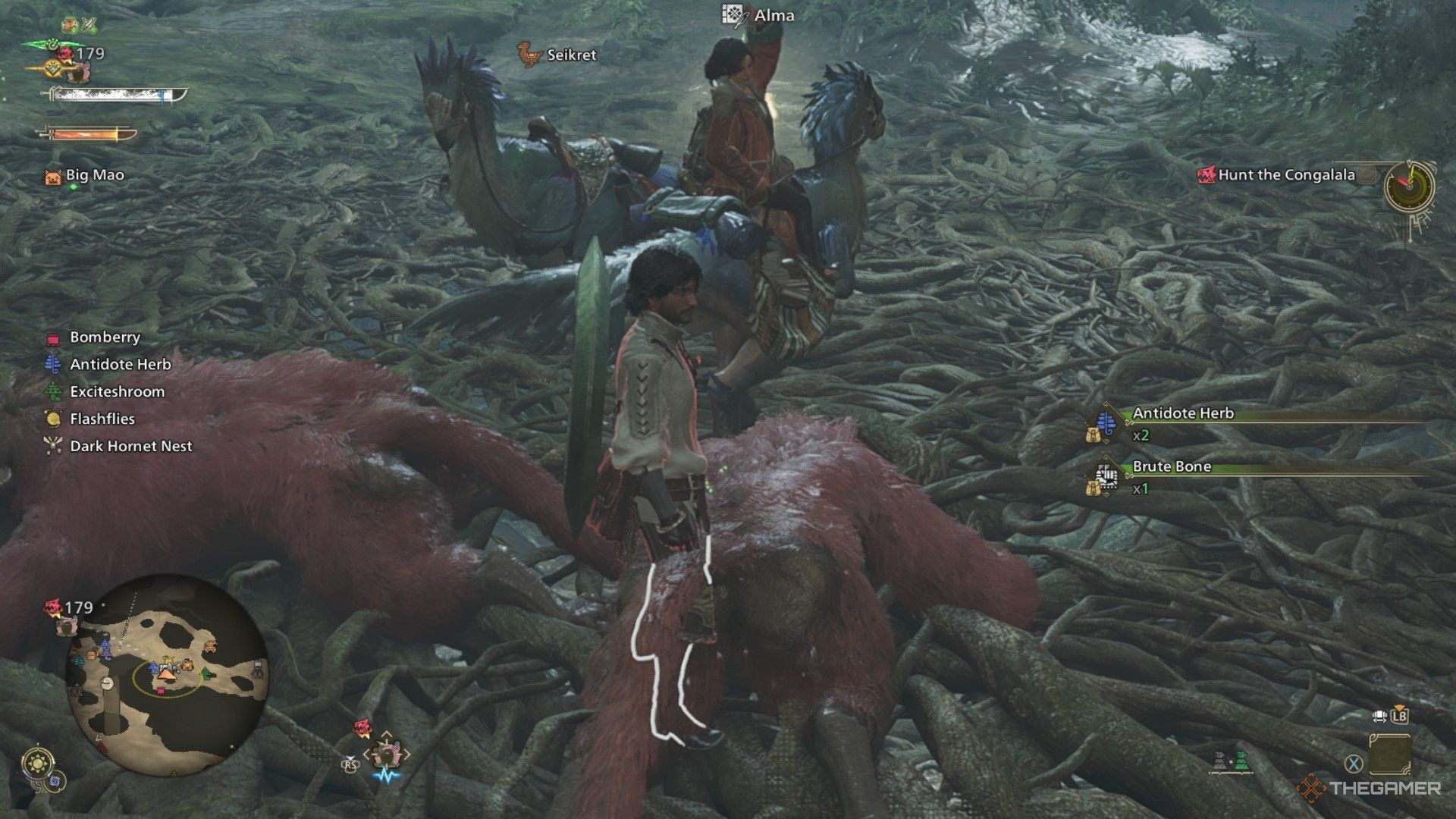This screenshot has height=819, width=1456.
Task: Select the empty item bar slot
Action: [x=1390, y=755]
